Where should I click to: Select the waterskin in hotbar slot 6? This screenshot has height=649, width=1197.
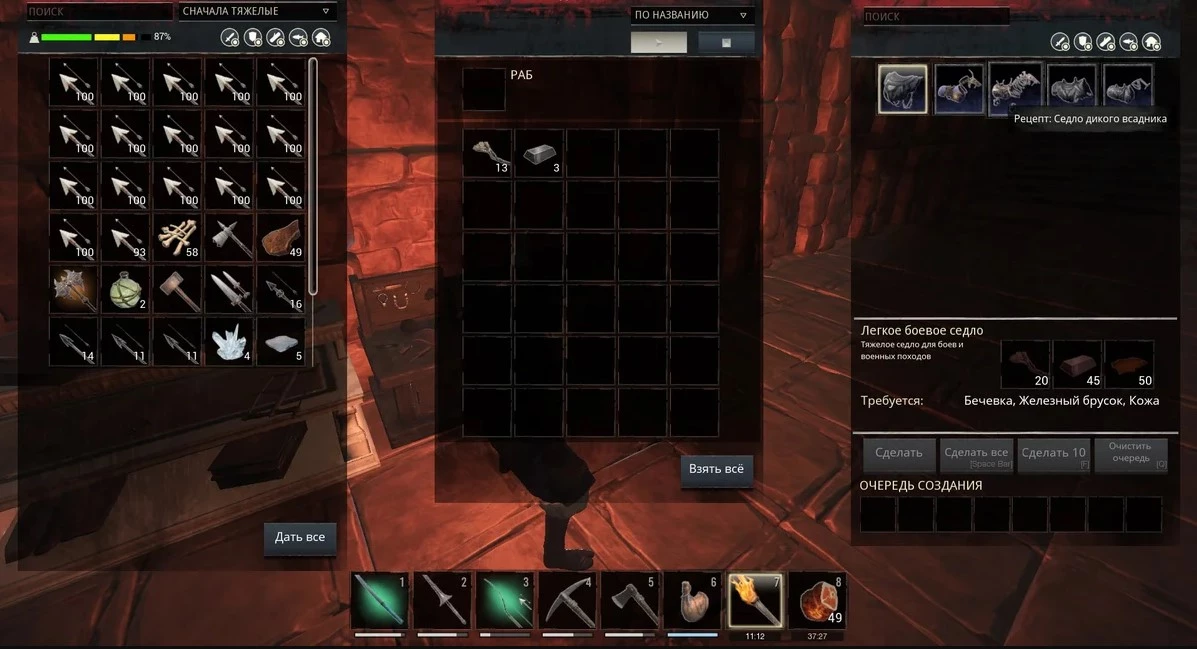click(692, 601)
